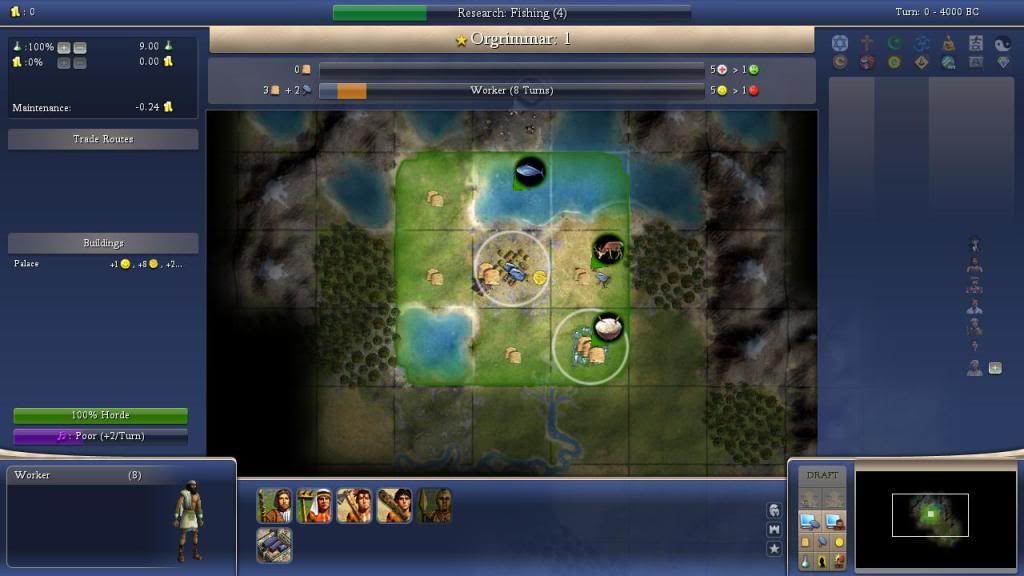Select the Worker production bar
Screen dimensions: 1024x576
[x=511, y=90]
